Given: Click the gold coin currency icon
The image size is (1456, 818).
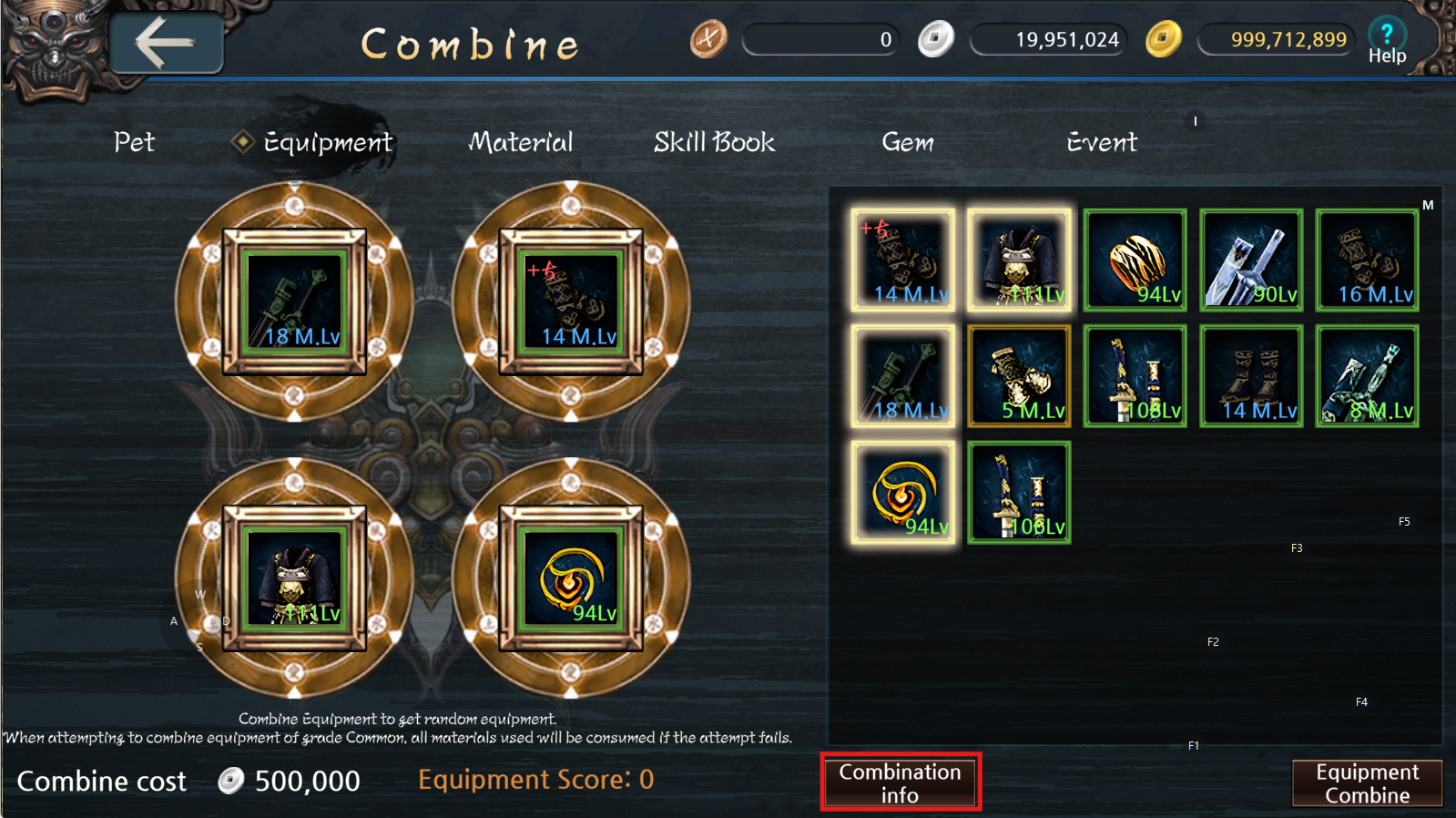Looking at the screenshot, I should point(1164,39).
